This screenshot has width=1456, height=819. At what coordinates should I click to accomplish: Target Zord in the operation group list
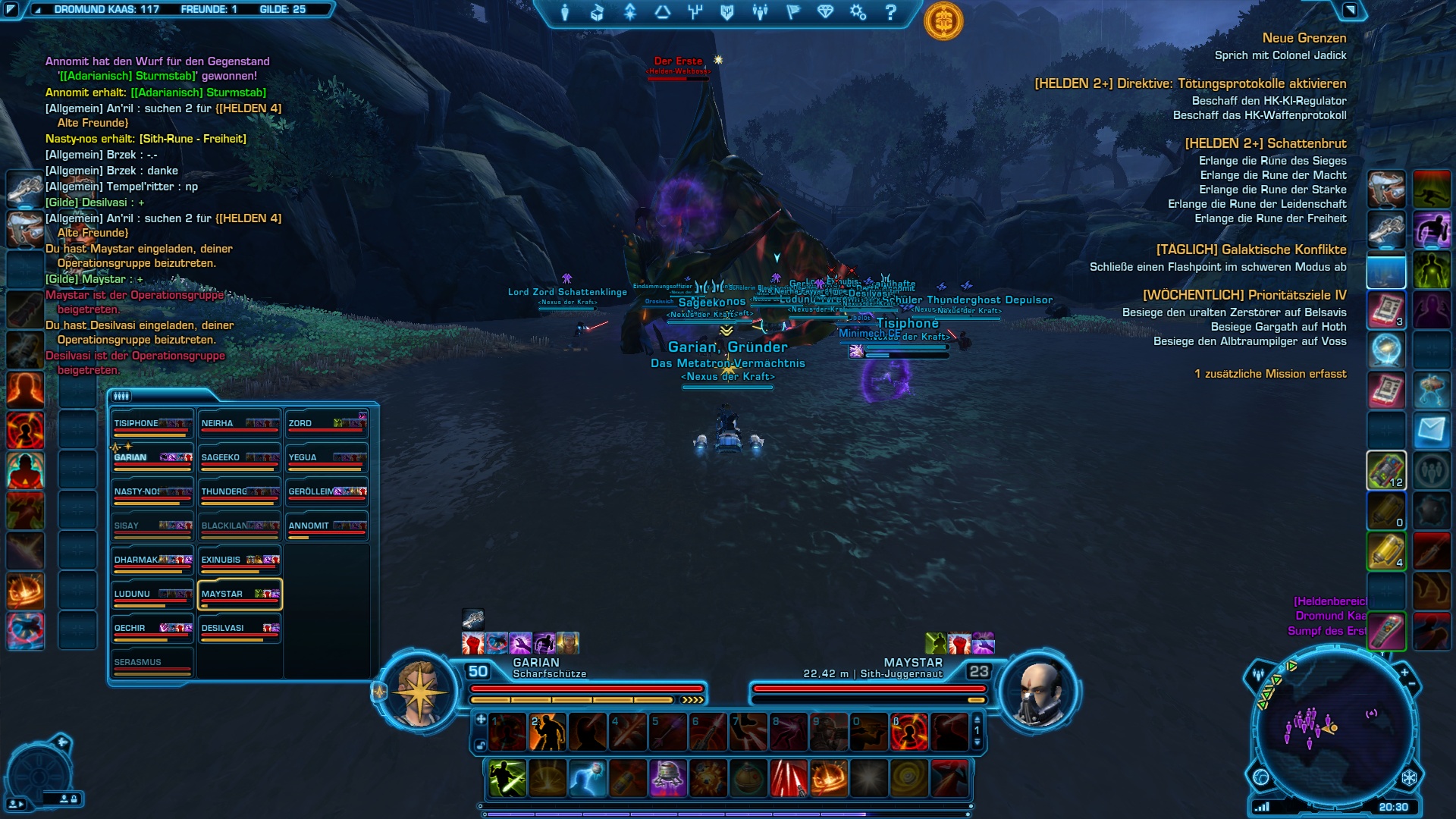coord(327,425)
